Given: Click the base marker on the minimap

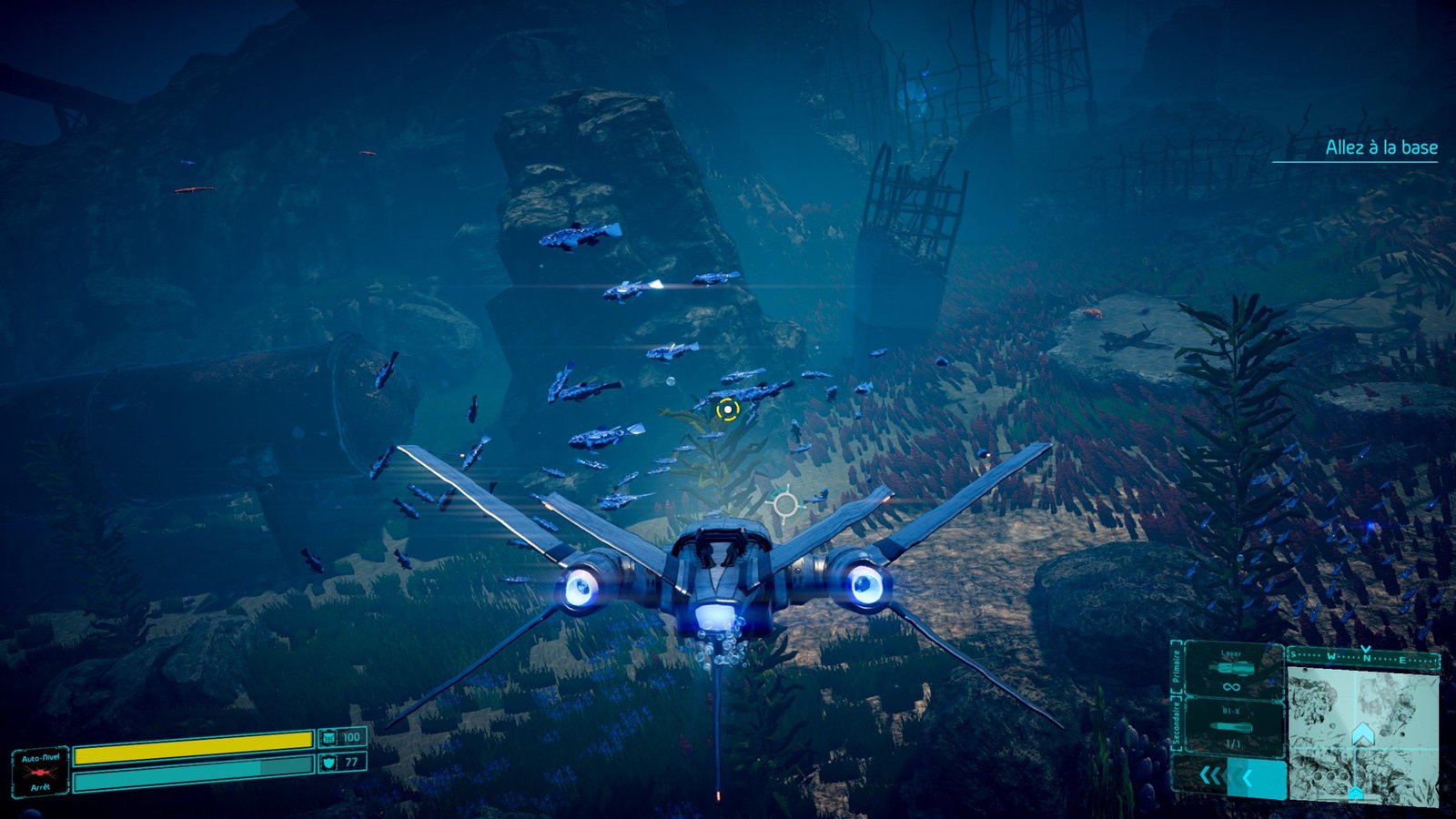Looking at the screenshot, I should 1355,794.
